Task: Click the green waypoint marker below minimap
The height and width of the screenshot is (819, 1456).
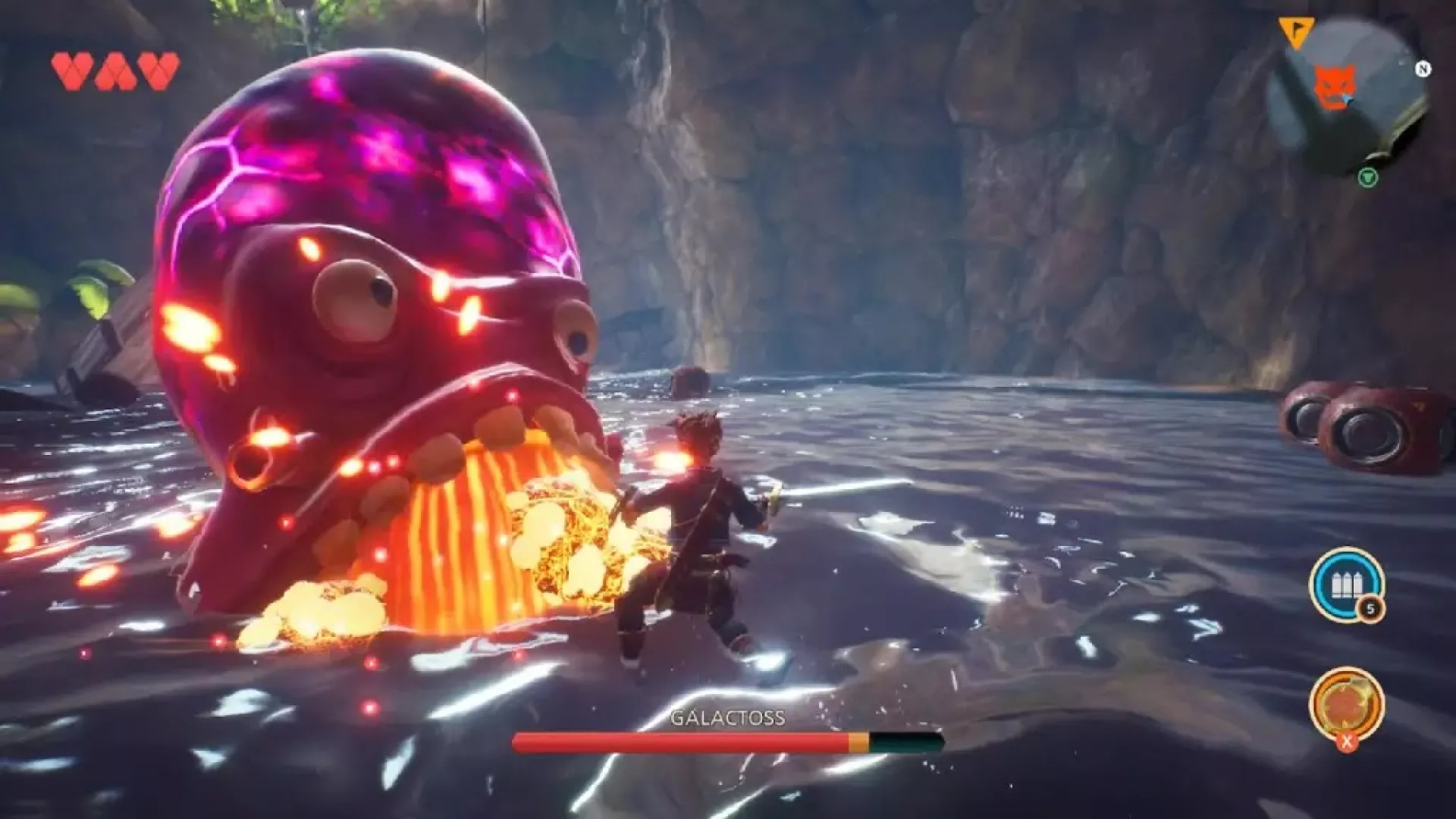Action: (x=1367, y=177)
